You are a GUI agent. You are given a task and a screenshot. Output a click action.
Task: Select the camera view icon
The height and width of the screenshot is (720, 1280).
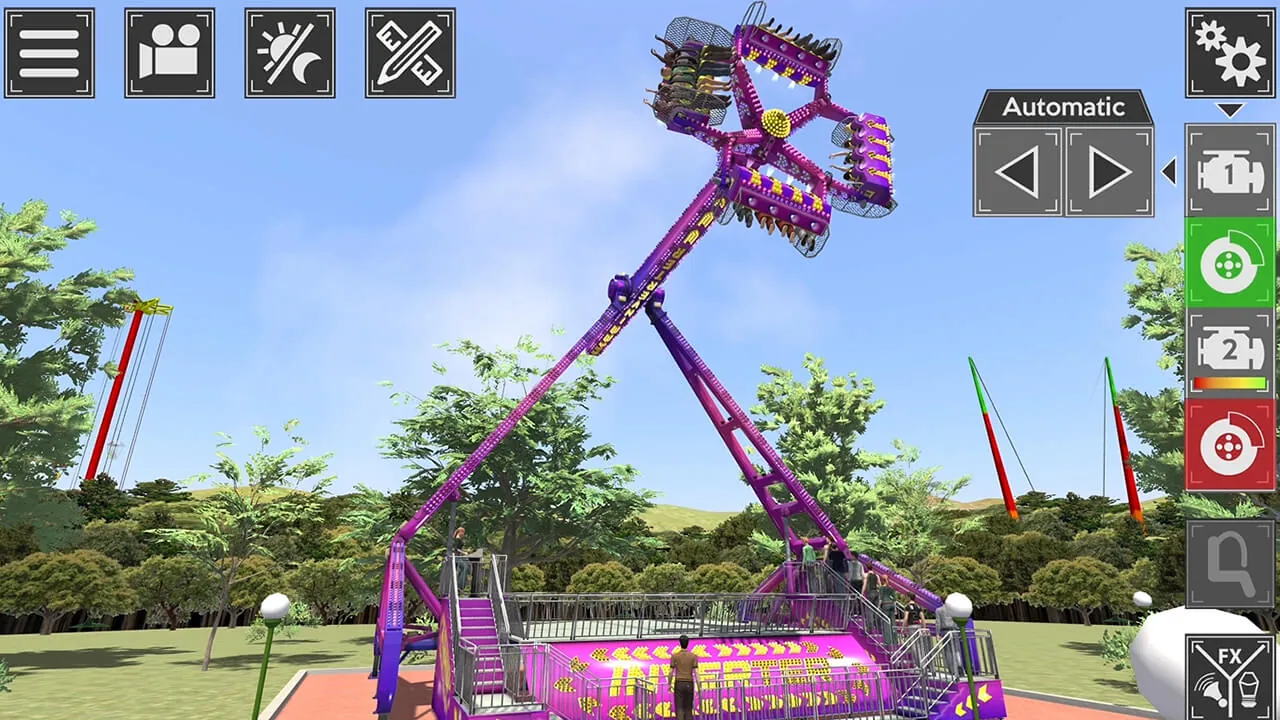[x=169, y=52]
